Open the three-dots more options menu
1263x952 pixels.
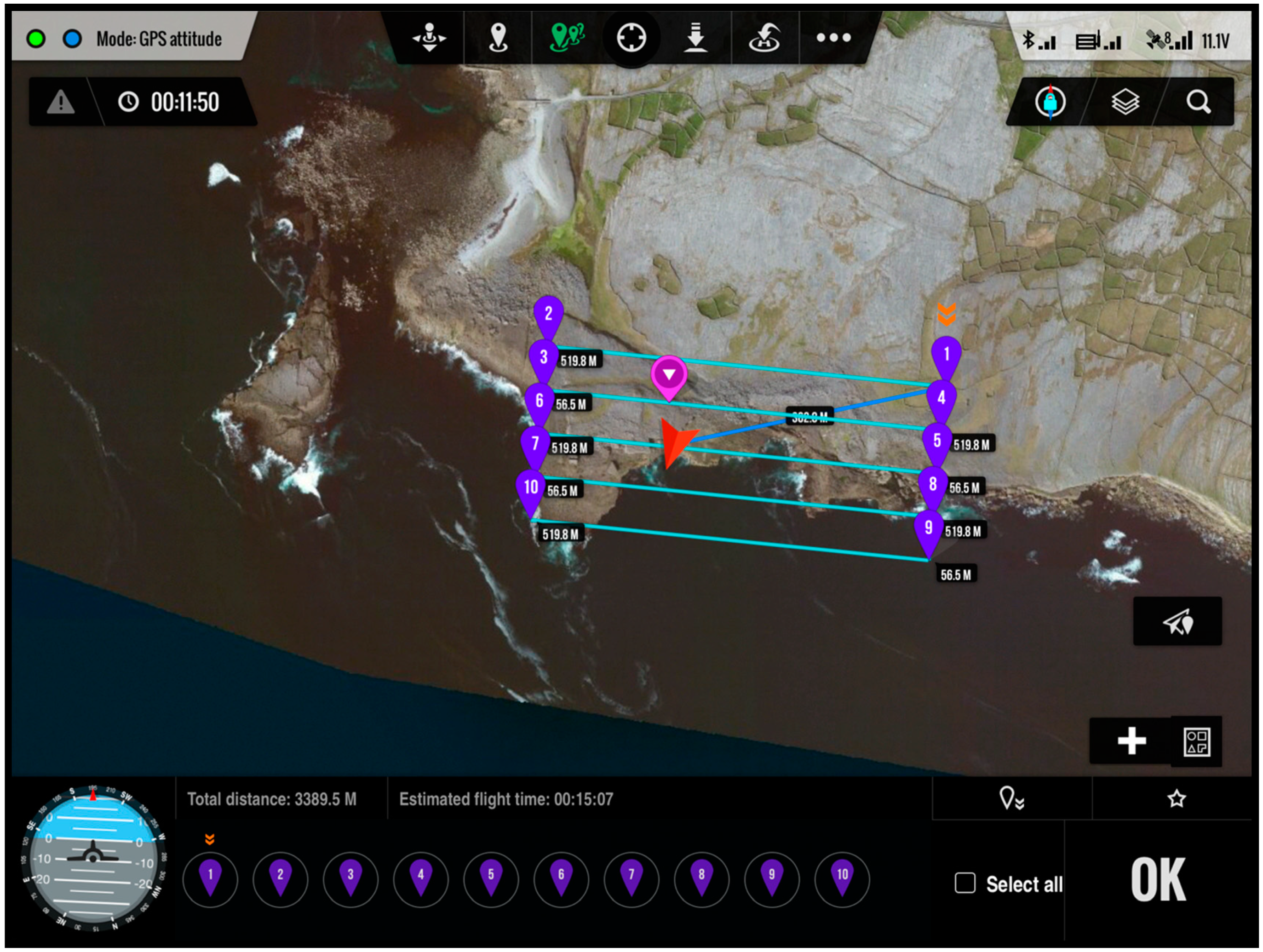pos(833,38)
